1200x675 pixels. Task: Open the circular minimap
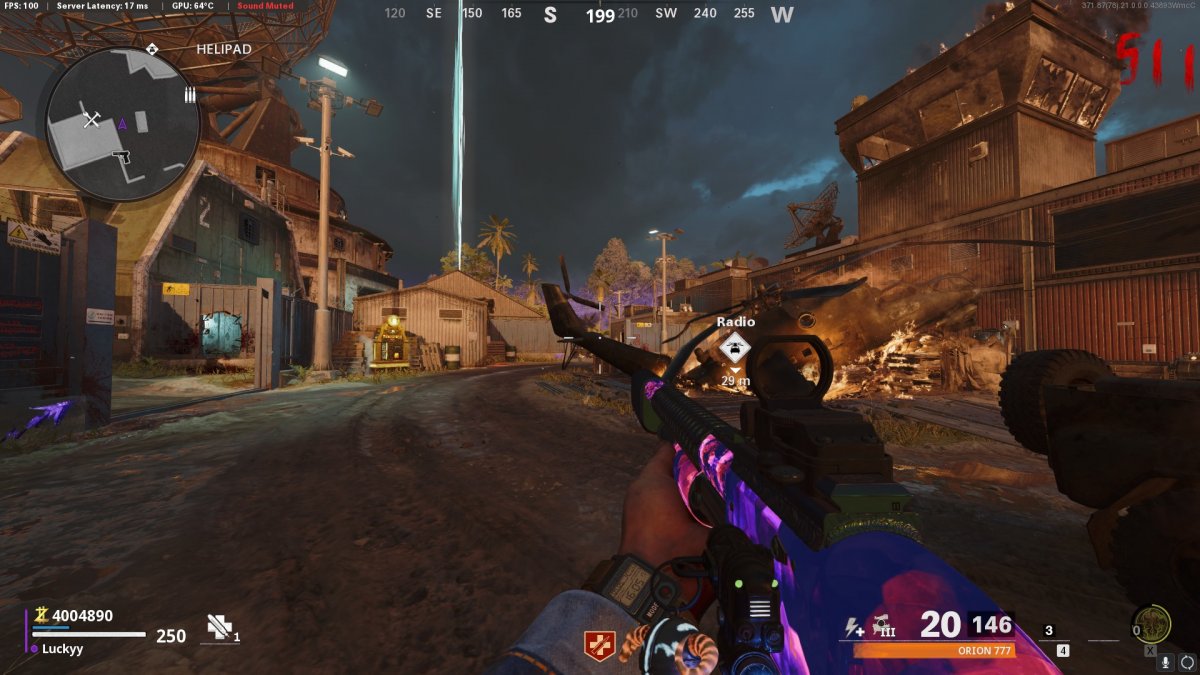click(x=122, y=123)
